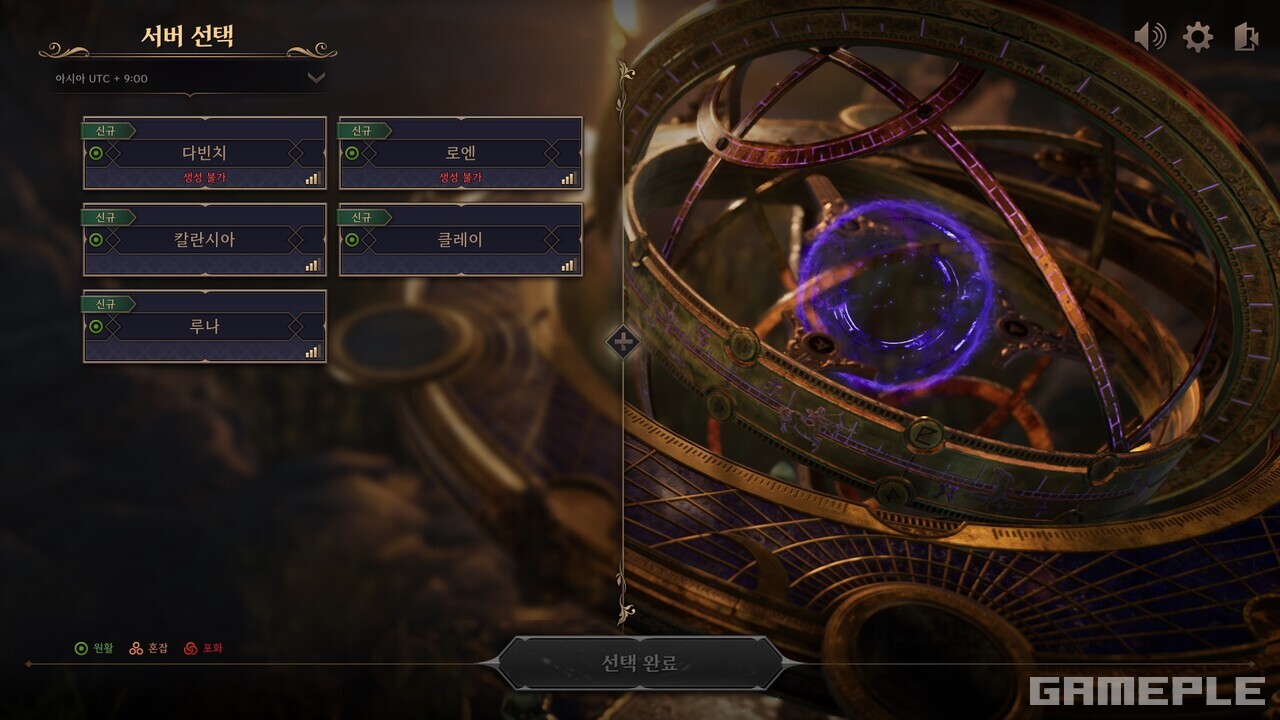Screen dimensions: 1280x720
Task: Confirm with the 선택 완료 button
Action: 640,663
